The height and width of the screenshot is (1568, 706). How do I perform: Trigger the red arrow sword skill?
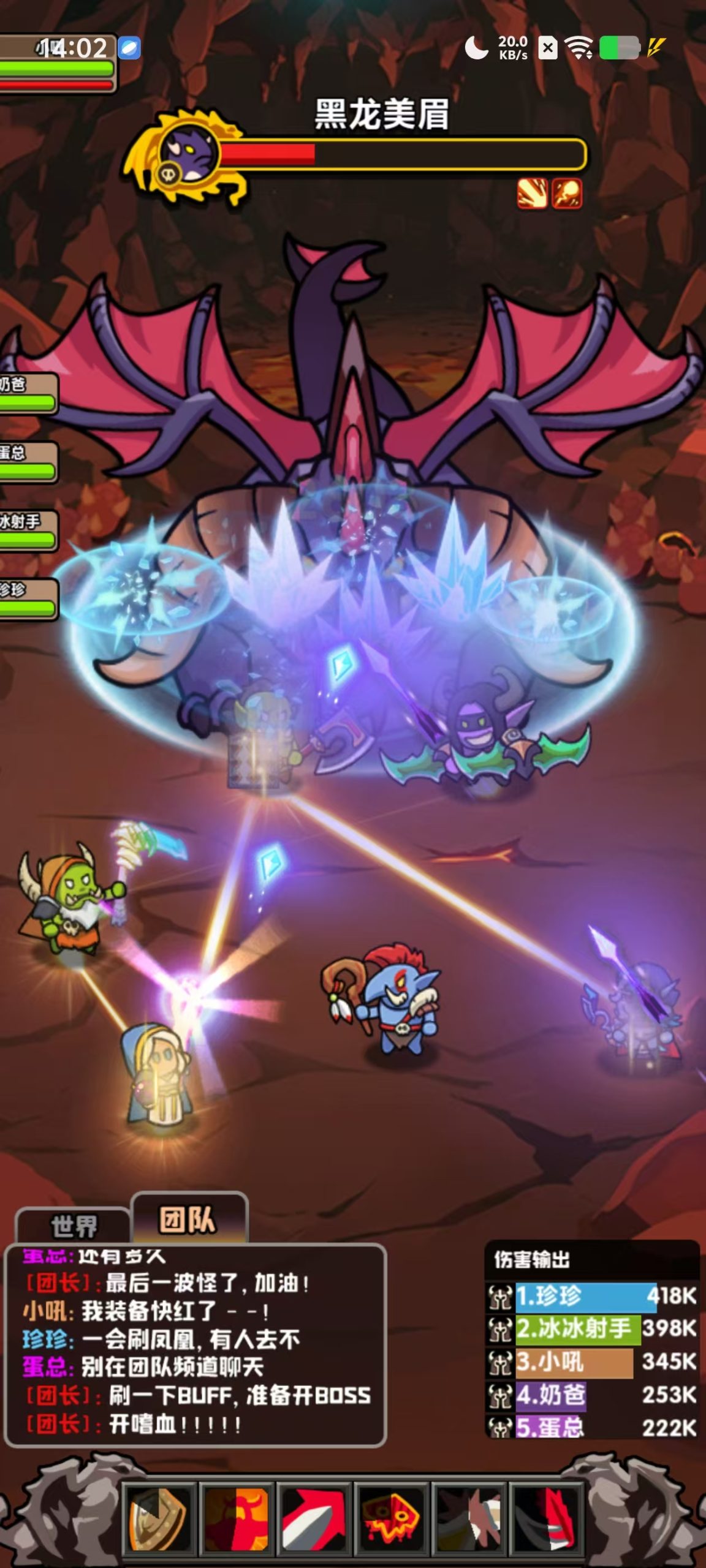pyautogui.click(x=314, y=1518)
